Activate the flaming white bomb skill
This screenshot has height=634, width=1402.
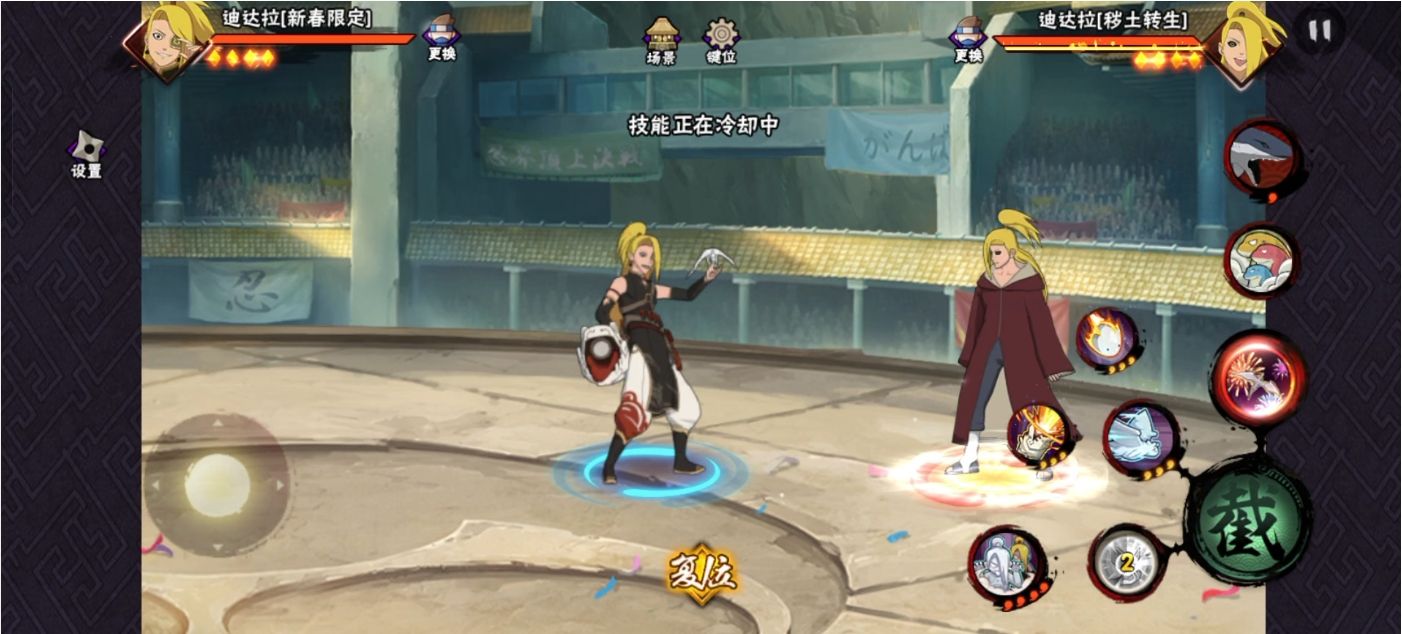1106,339
